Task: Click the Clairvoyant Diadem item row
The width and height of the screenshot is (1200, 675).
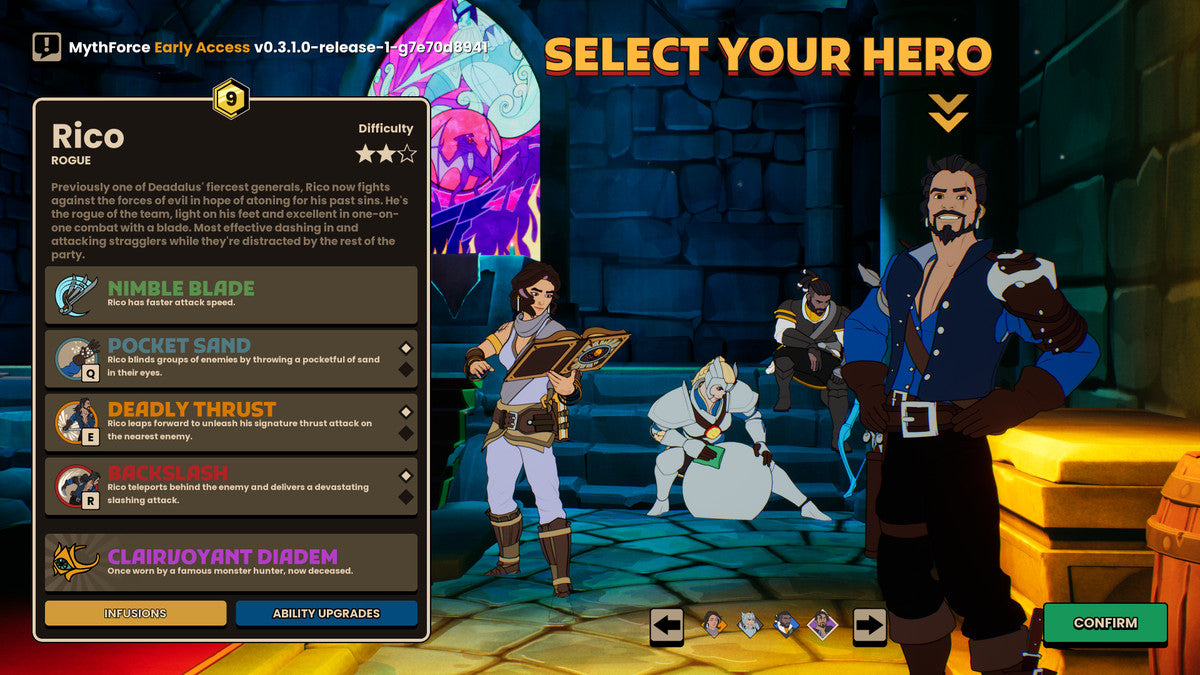Action: (231, 562)
